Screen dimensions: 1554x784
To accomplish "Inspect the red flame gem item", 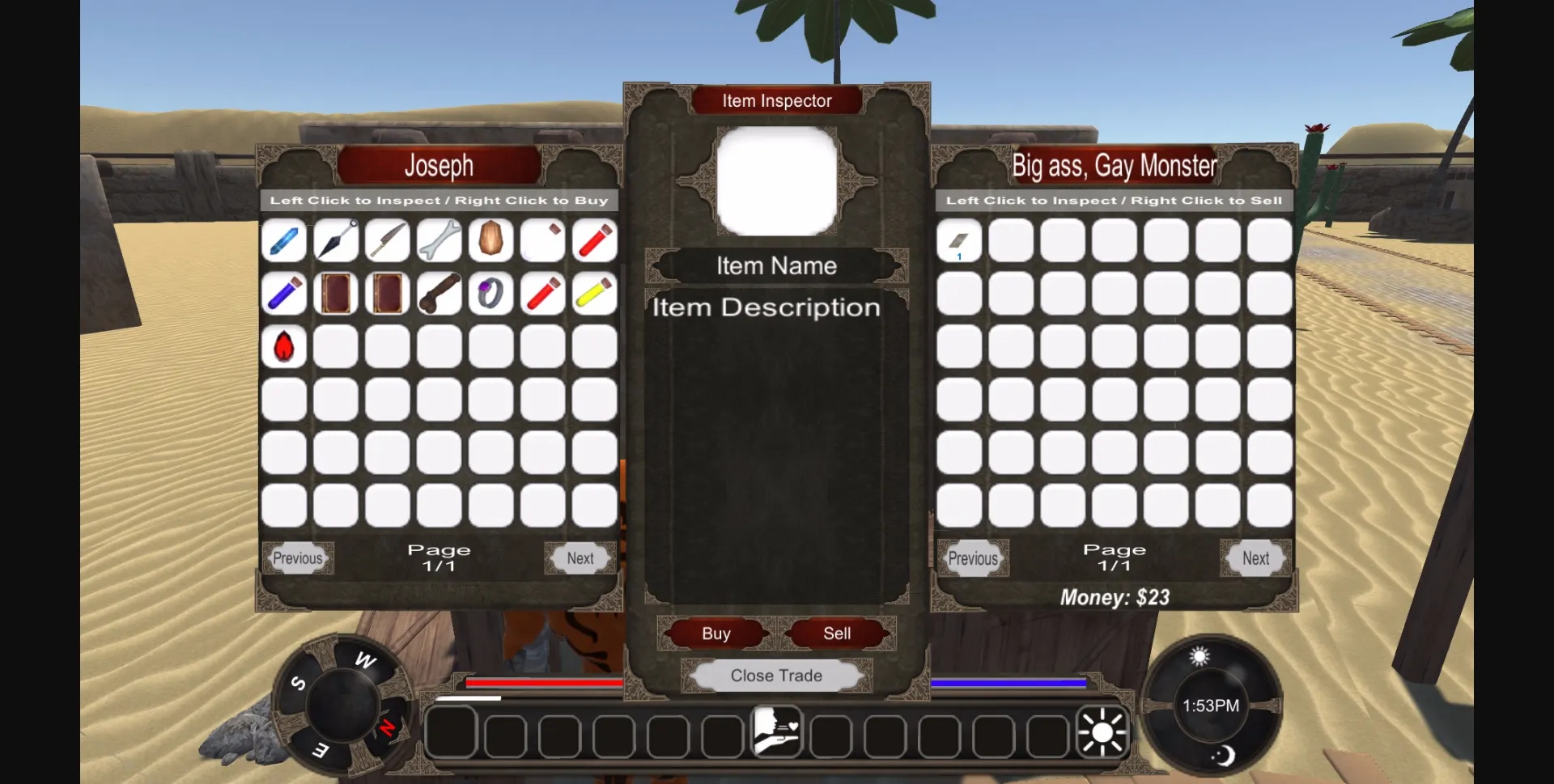I will tap(284, 344).
